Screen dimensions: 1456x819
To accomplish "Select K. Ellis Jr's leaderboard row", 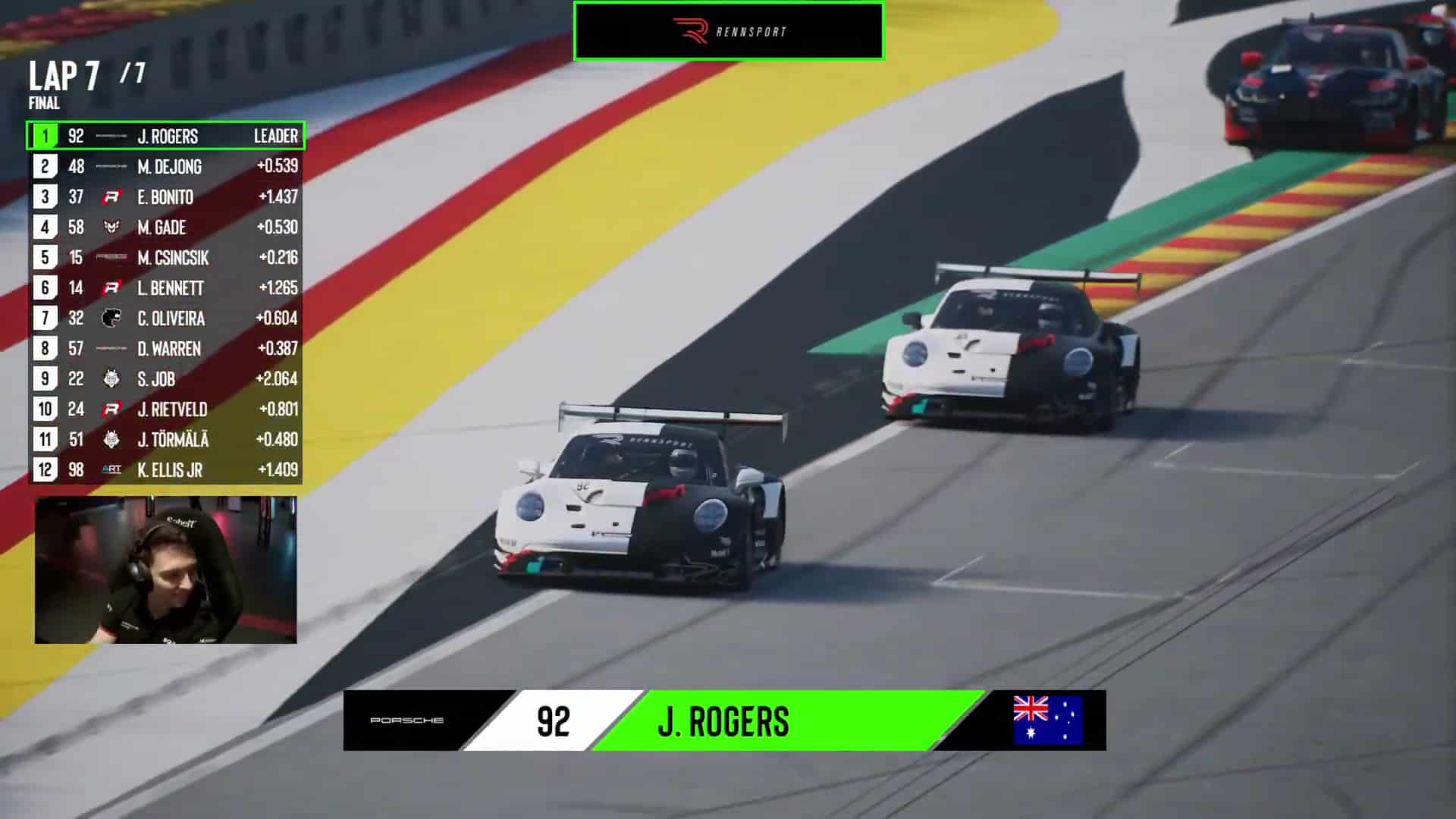I will (x=165, y=470).
